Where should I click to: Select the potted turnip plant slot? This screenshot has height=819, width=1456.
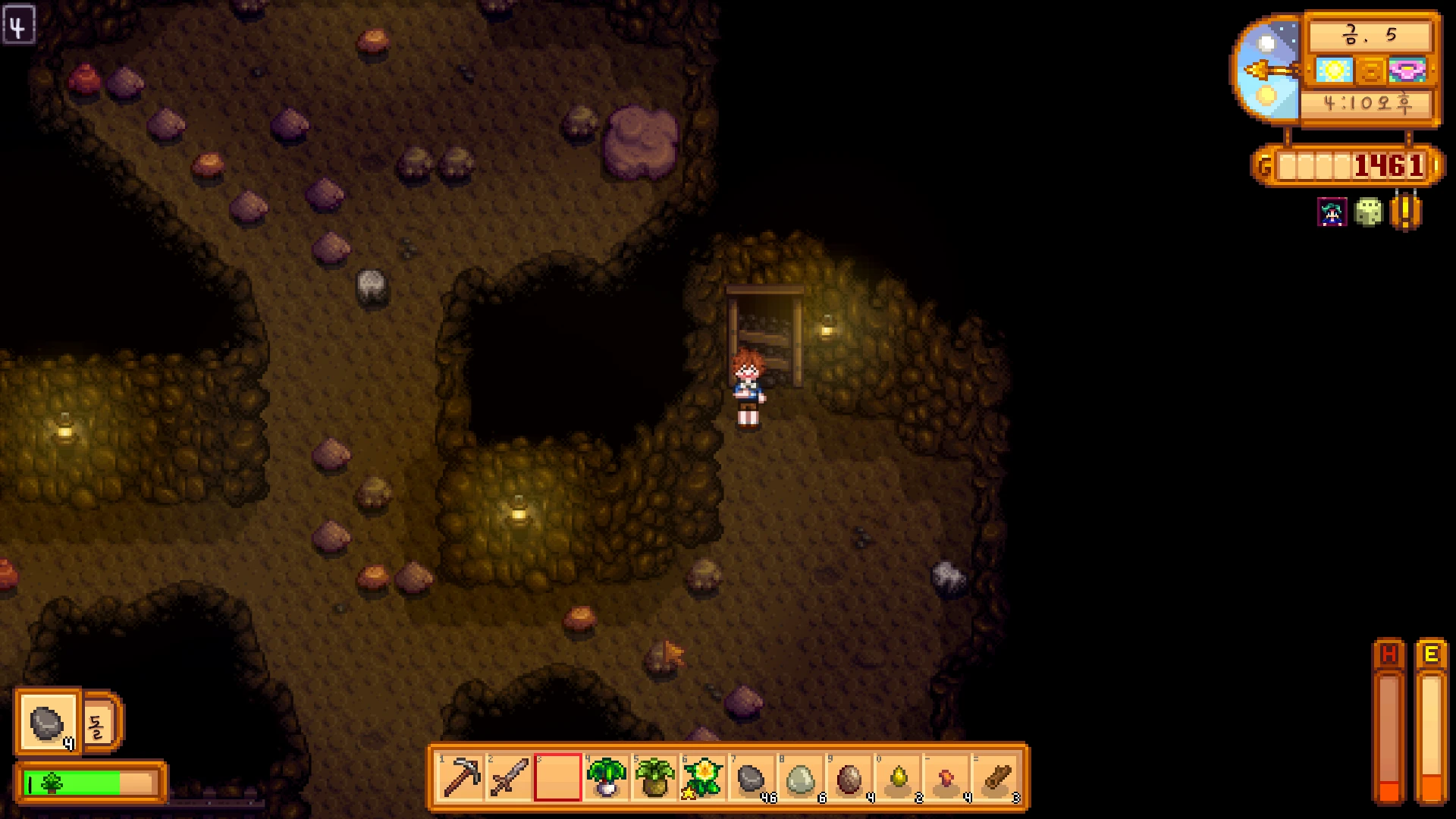click(606, 777)
